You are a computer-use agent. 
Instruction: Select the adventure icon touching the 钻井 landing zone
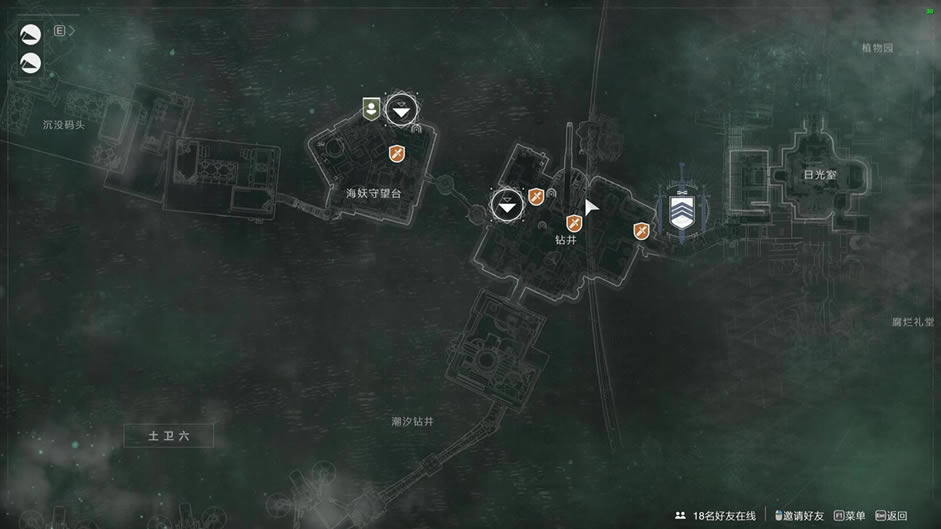536,197
